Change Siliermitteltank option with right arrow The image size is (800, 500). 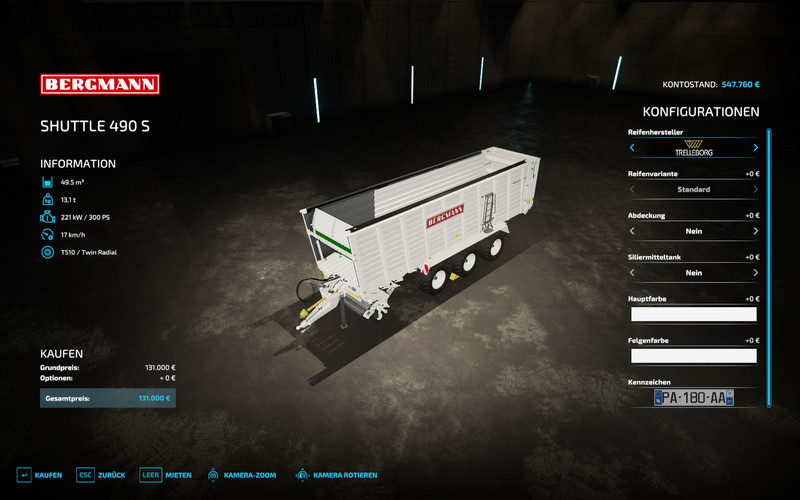755,273
